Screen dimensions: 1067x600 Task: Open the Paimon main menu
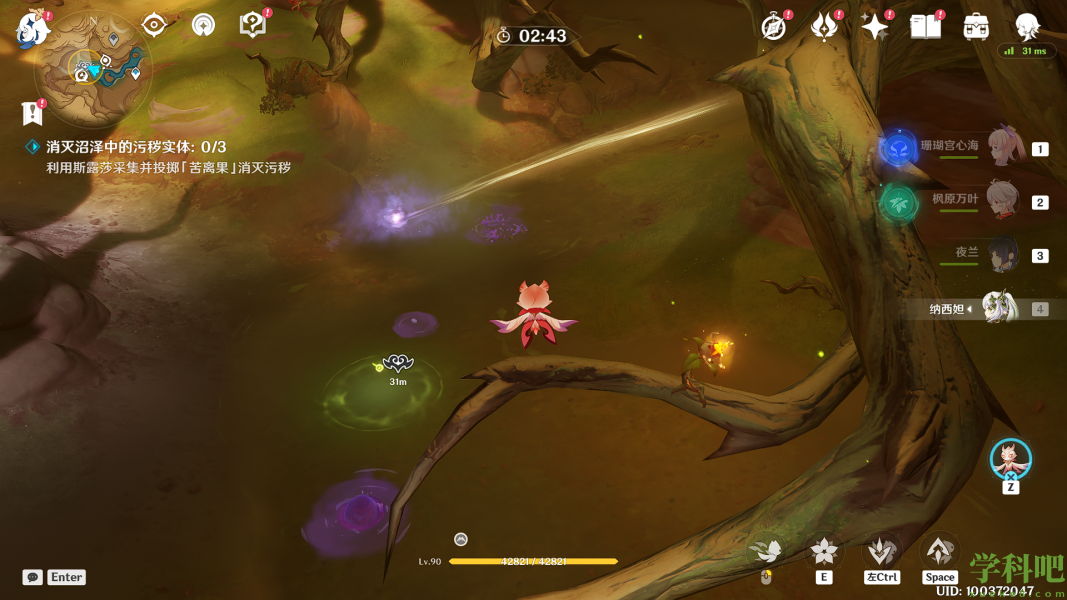pos(33,28)
